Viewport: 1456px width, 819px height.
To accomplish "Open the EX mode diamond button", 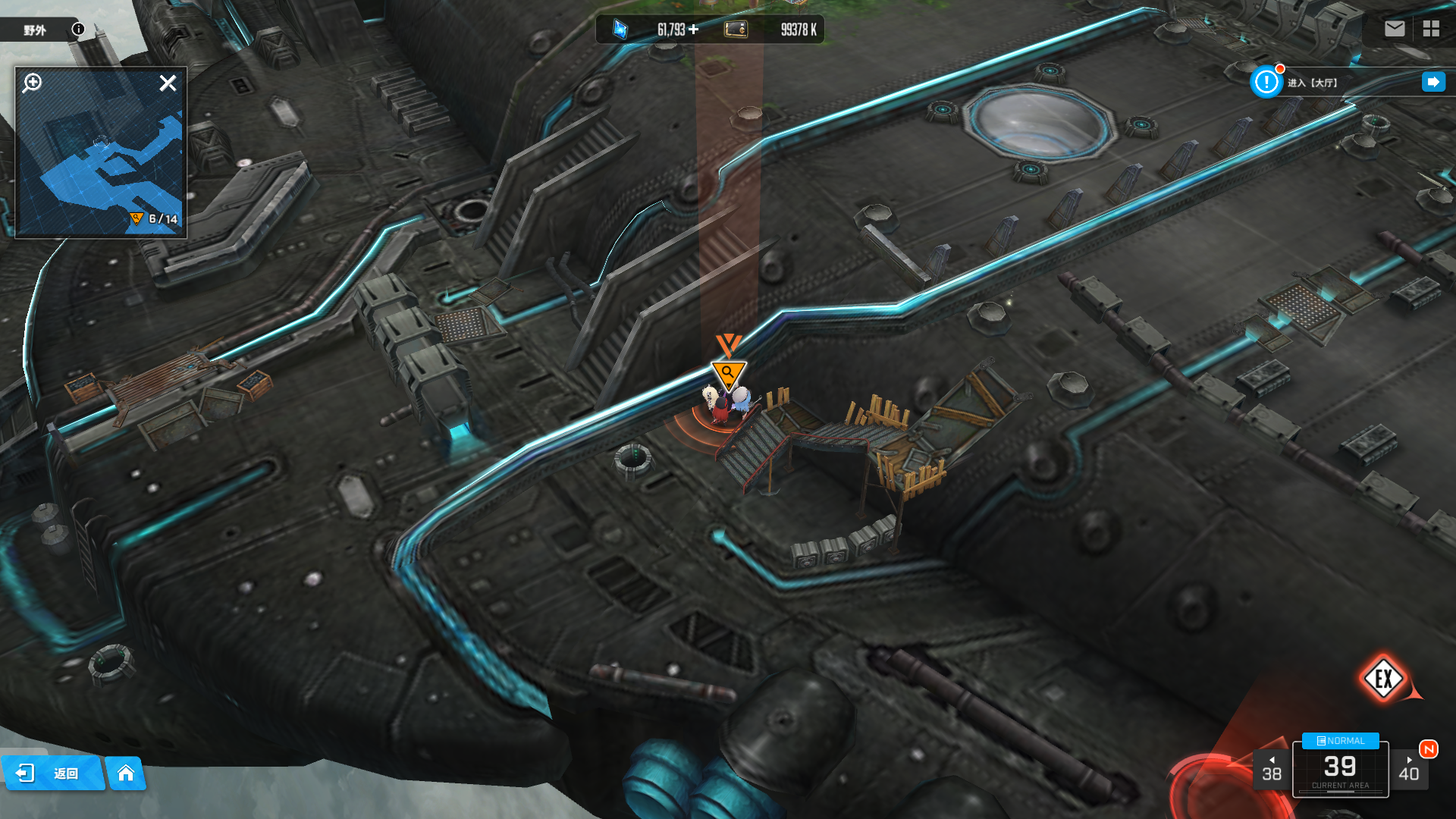I will click(1383, 679).
